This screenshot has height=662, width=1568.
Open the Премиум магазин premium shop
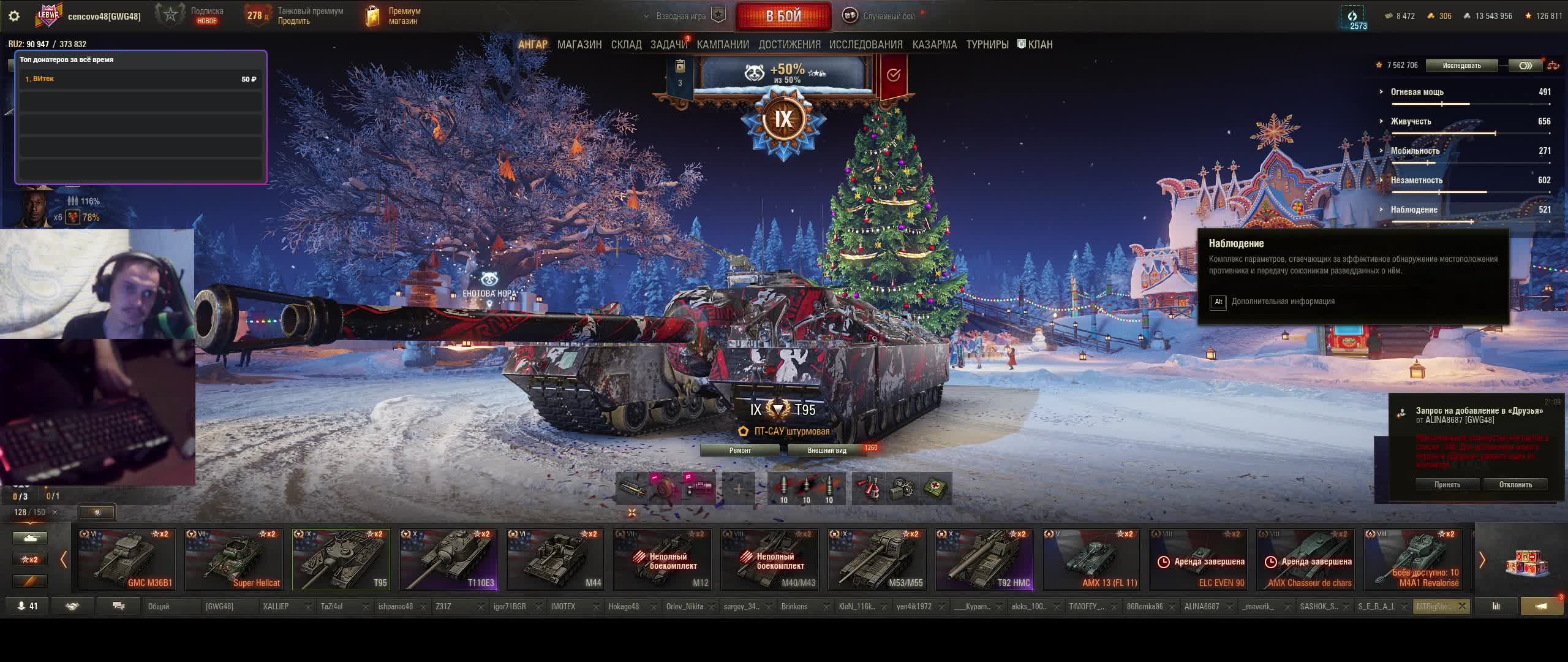tap(393, 16)
